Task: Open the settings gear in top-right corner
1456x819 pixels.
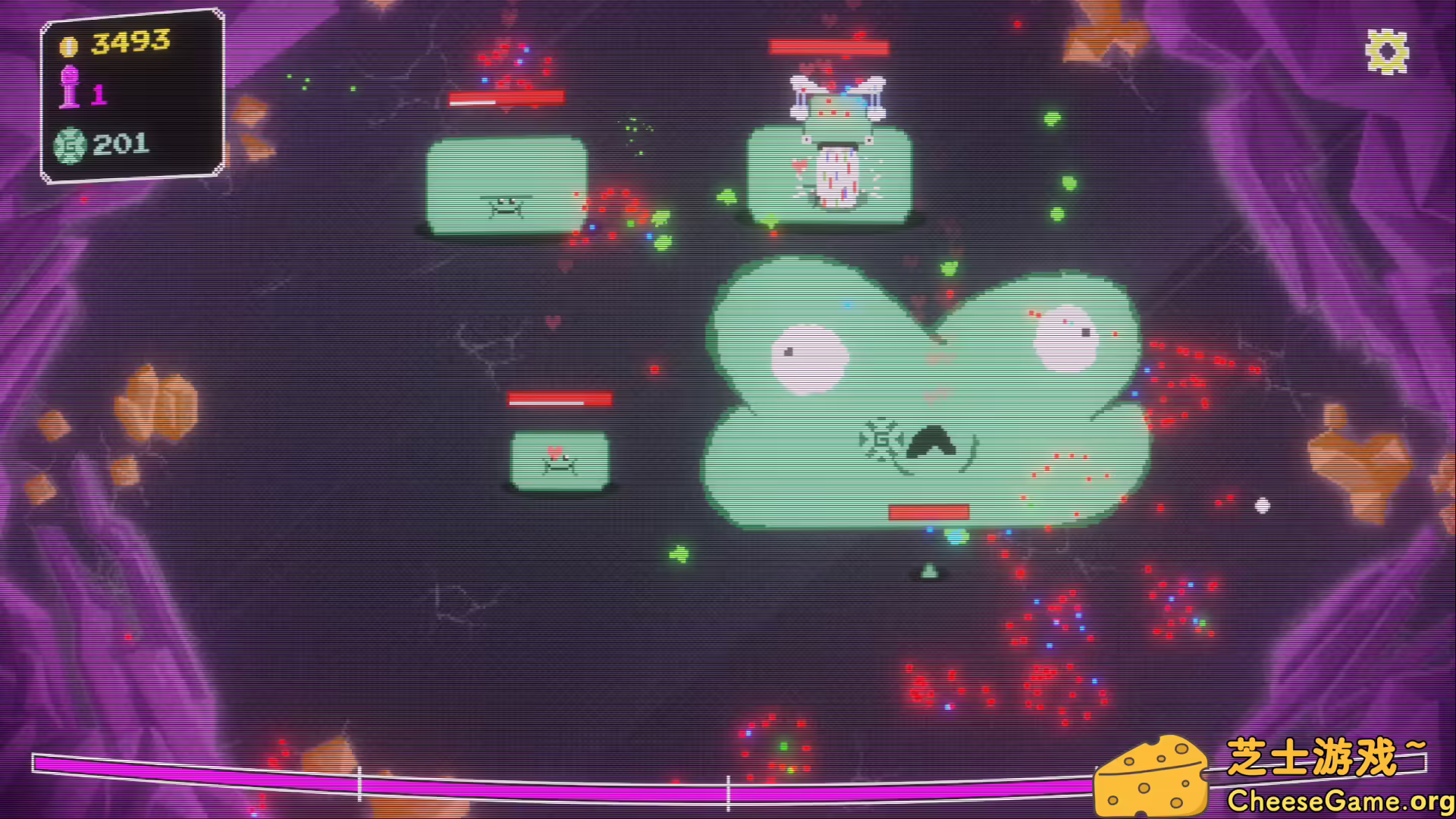Action: click(1388, 51)
